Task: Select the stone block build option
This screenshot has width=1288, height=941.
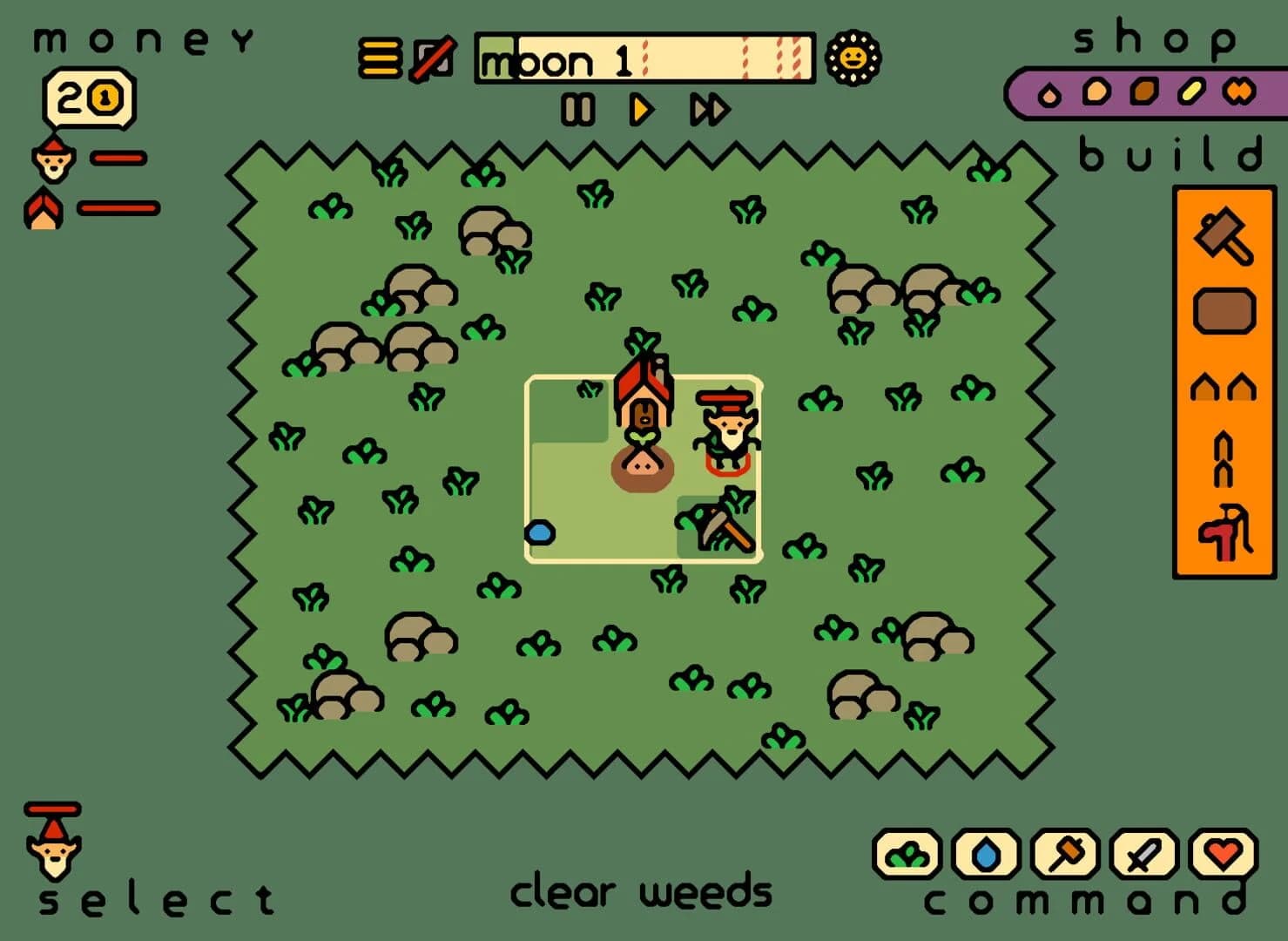Action: click(1224, 310)
